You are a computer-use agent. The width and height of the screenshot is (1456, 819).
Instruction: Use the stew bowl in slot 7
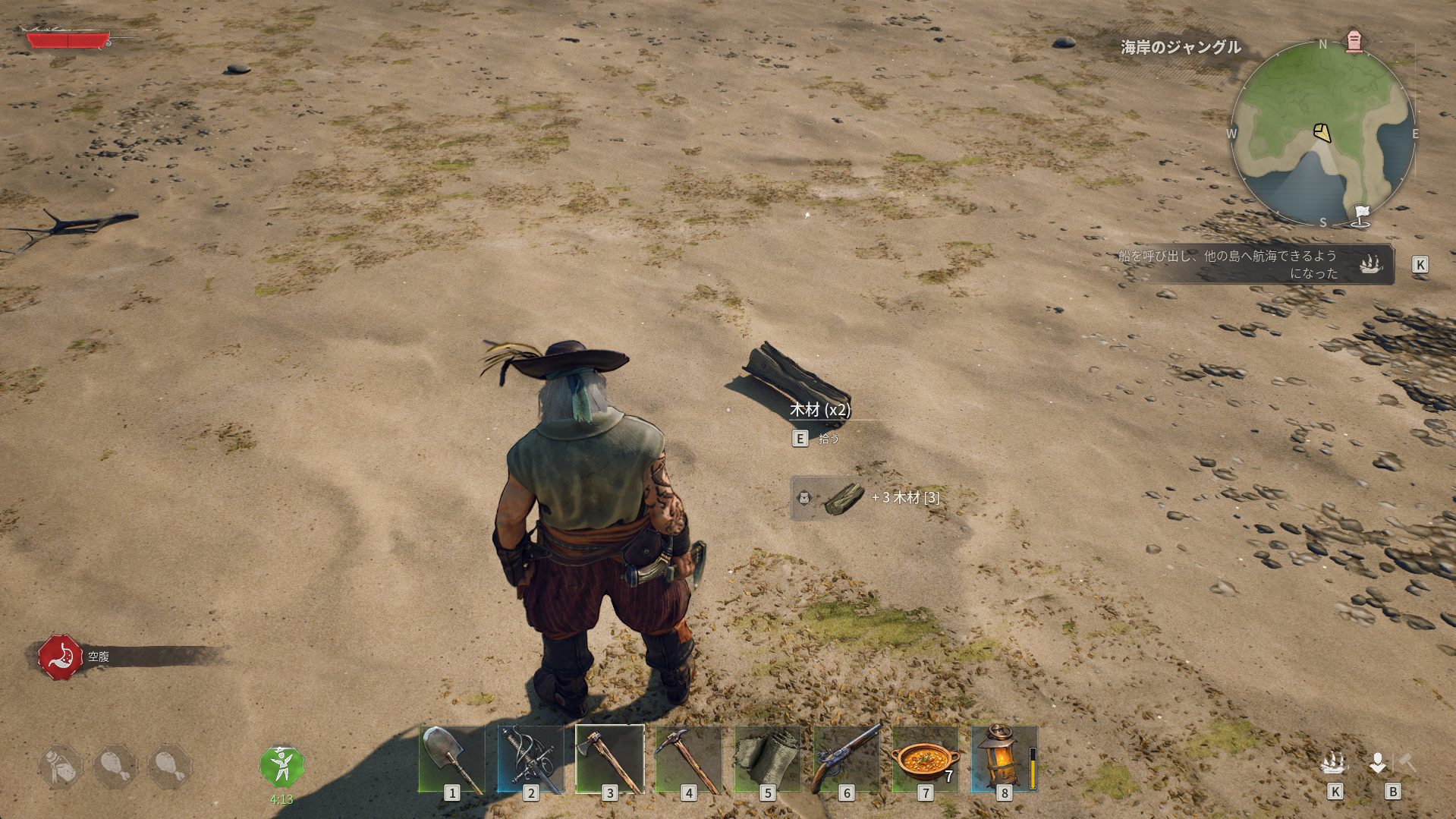(x=925, y=759)
